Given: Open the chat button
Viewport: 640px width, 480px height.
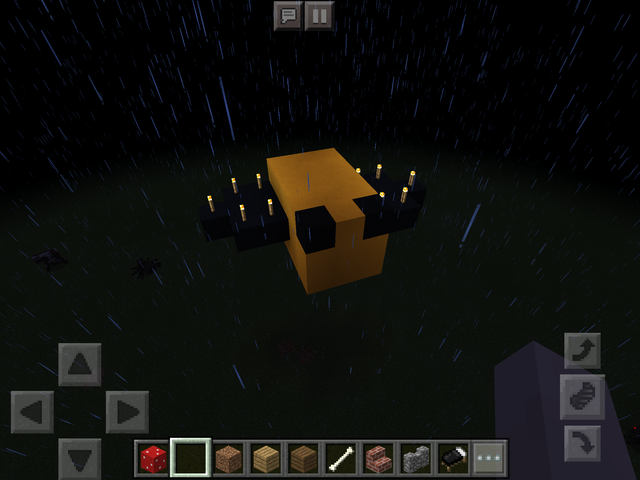Looking at the screenshot, I should [288, 16].
